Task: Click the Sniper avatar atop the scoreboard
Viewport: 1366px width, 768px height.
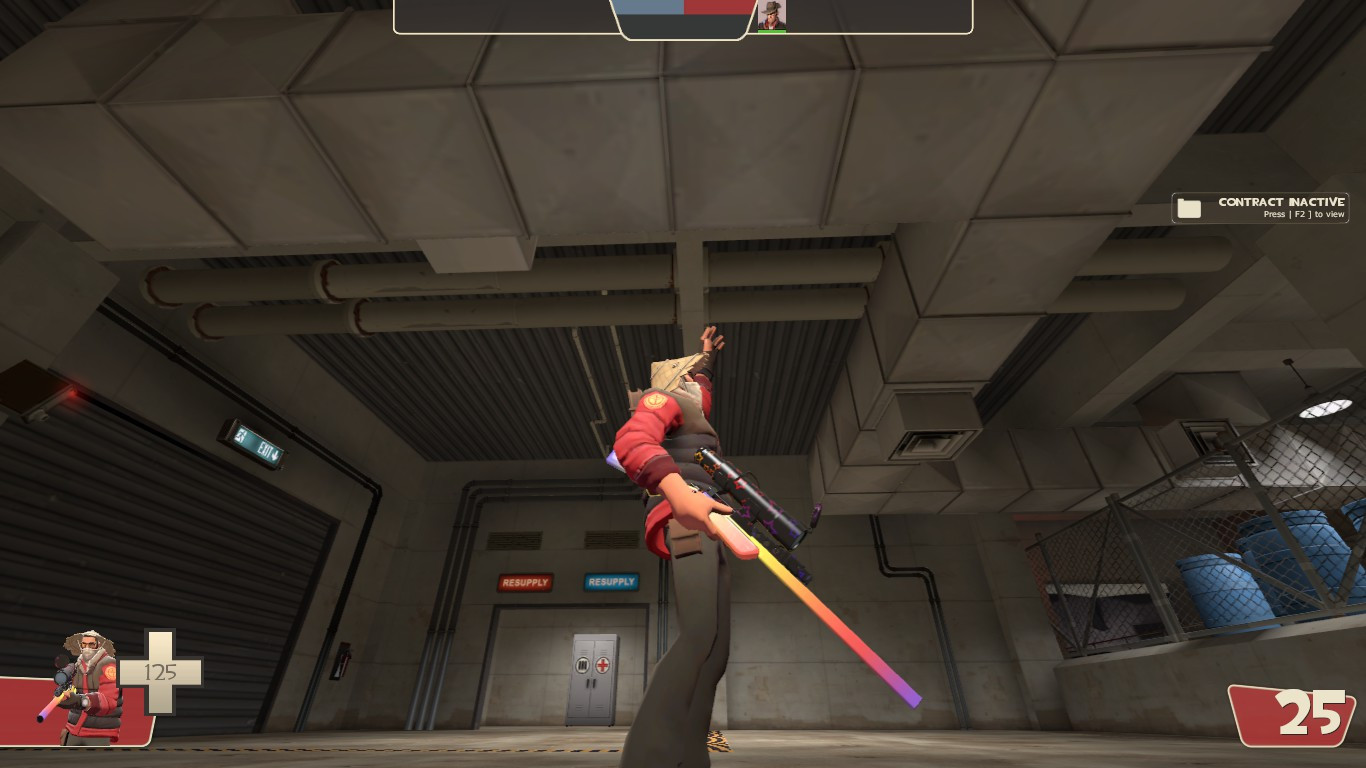Action: (x=772, y=14)
